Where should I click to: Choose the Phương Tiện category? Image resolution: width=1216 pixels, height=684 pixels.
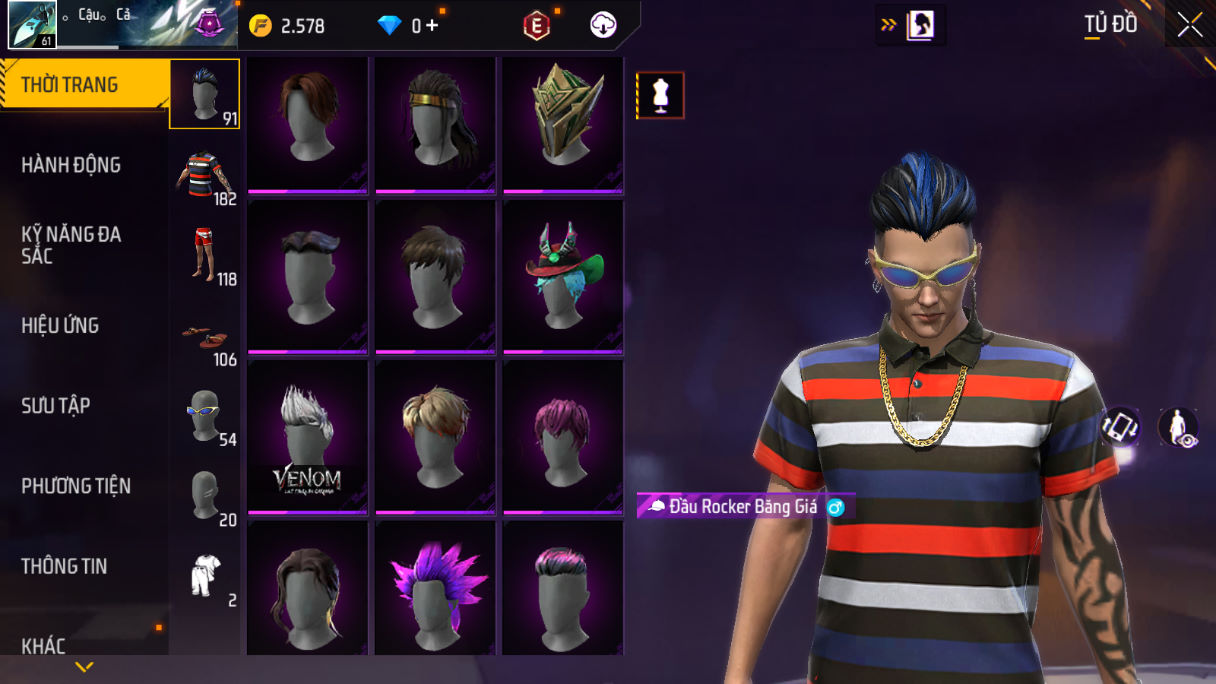coord(76,486)
